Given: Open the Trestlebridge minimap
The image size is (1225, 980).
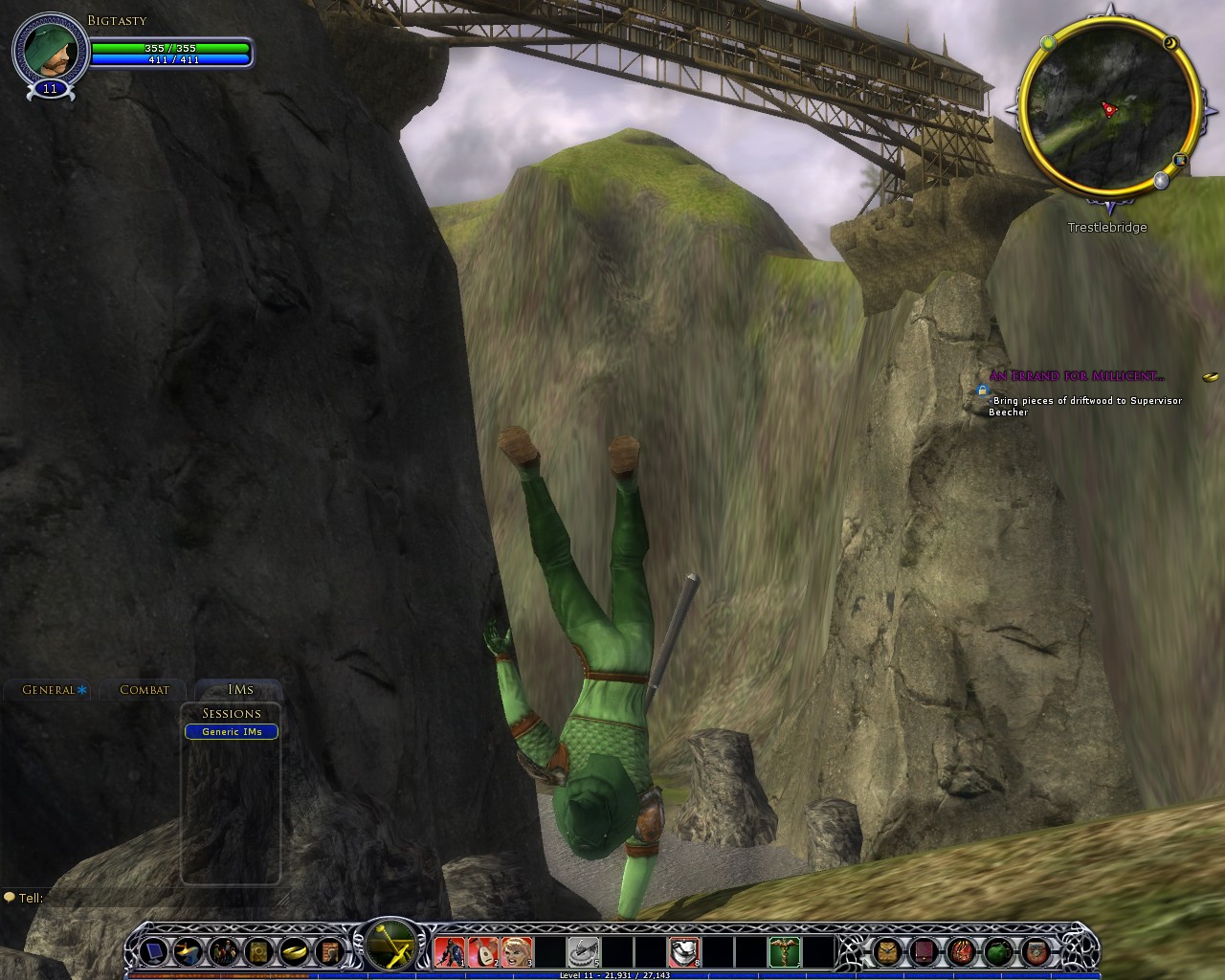Looking at the screenshot, I should click(1108, 110).
